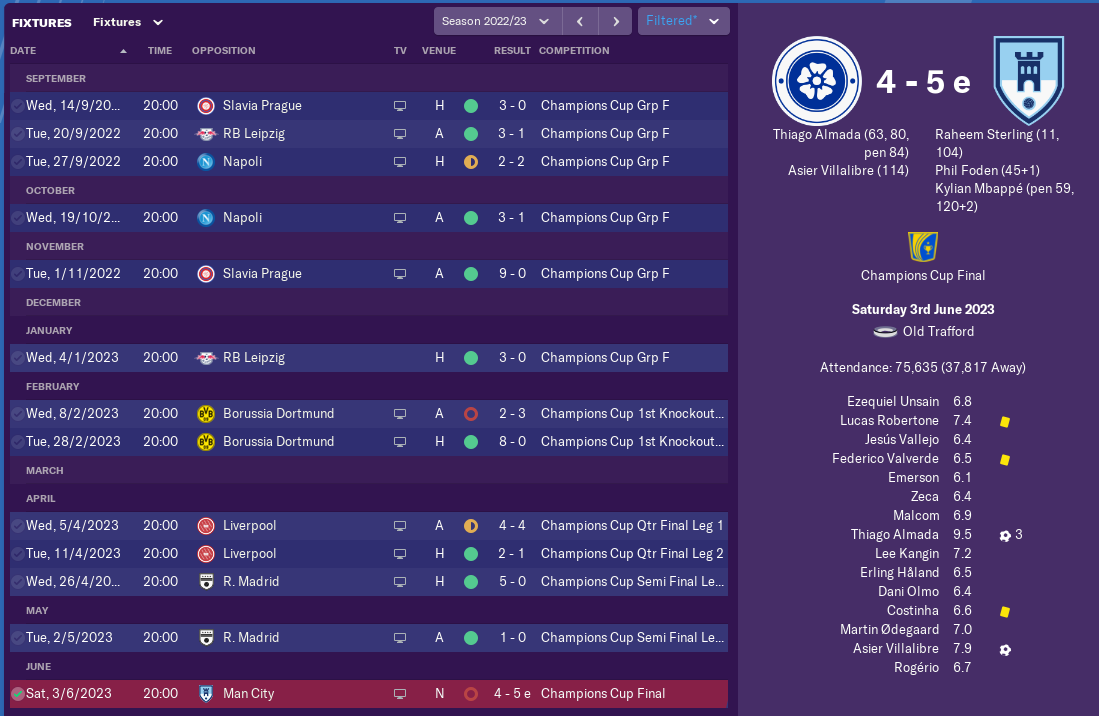The height and width of the screenshot is (716, 1099).
Task: Select the Napoli 2 - 2 home fixture
Action: point(368,161)
